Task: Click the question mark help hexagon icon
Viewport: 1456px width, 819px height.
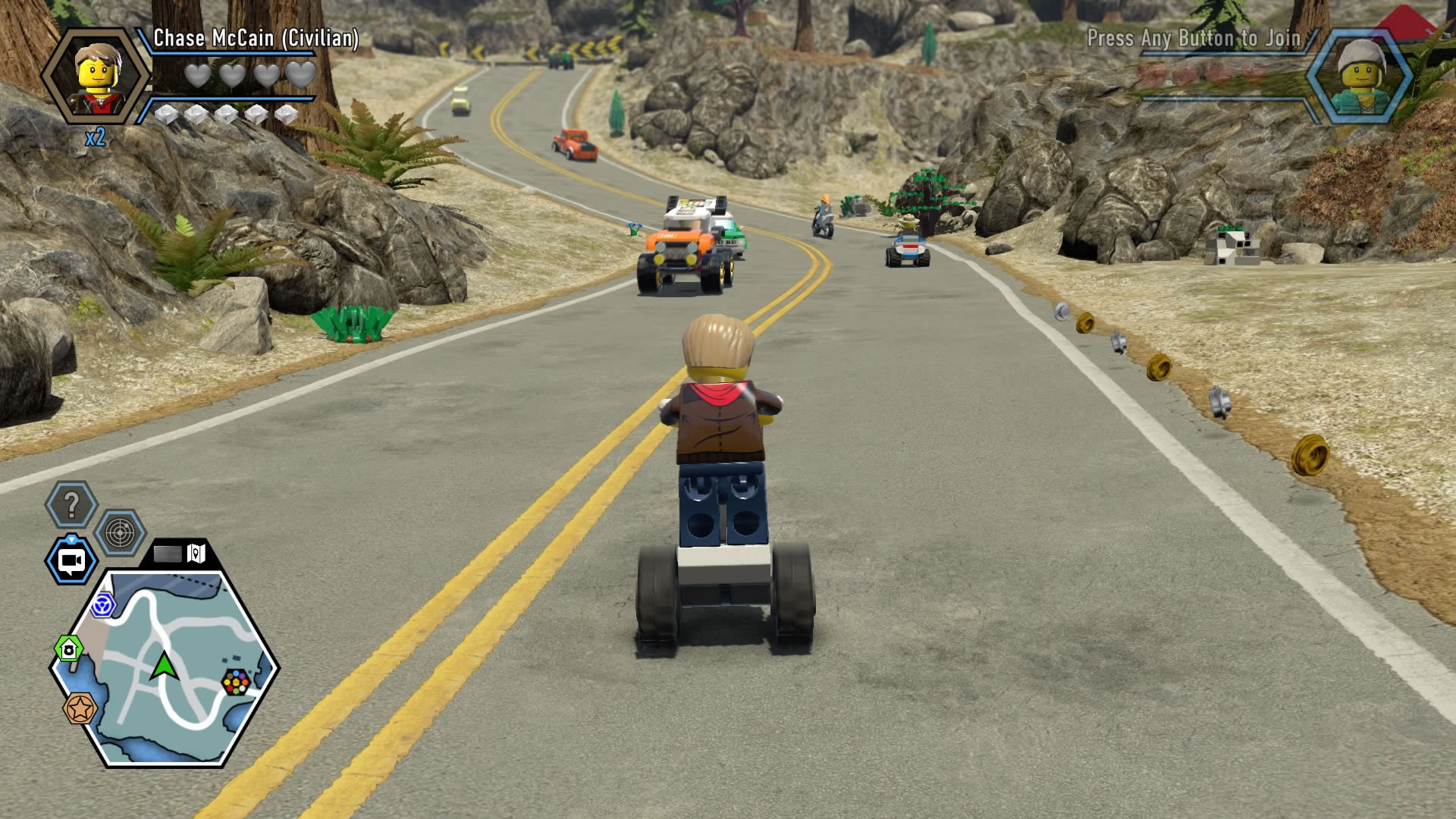Action: (71, 504)
